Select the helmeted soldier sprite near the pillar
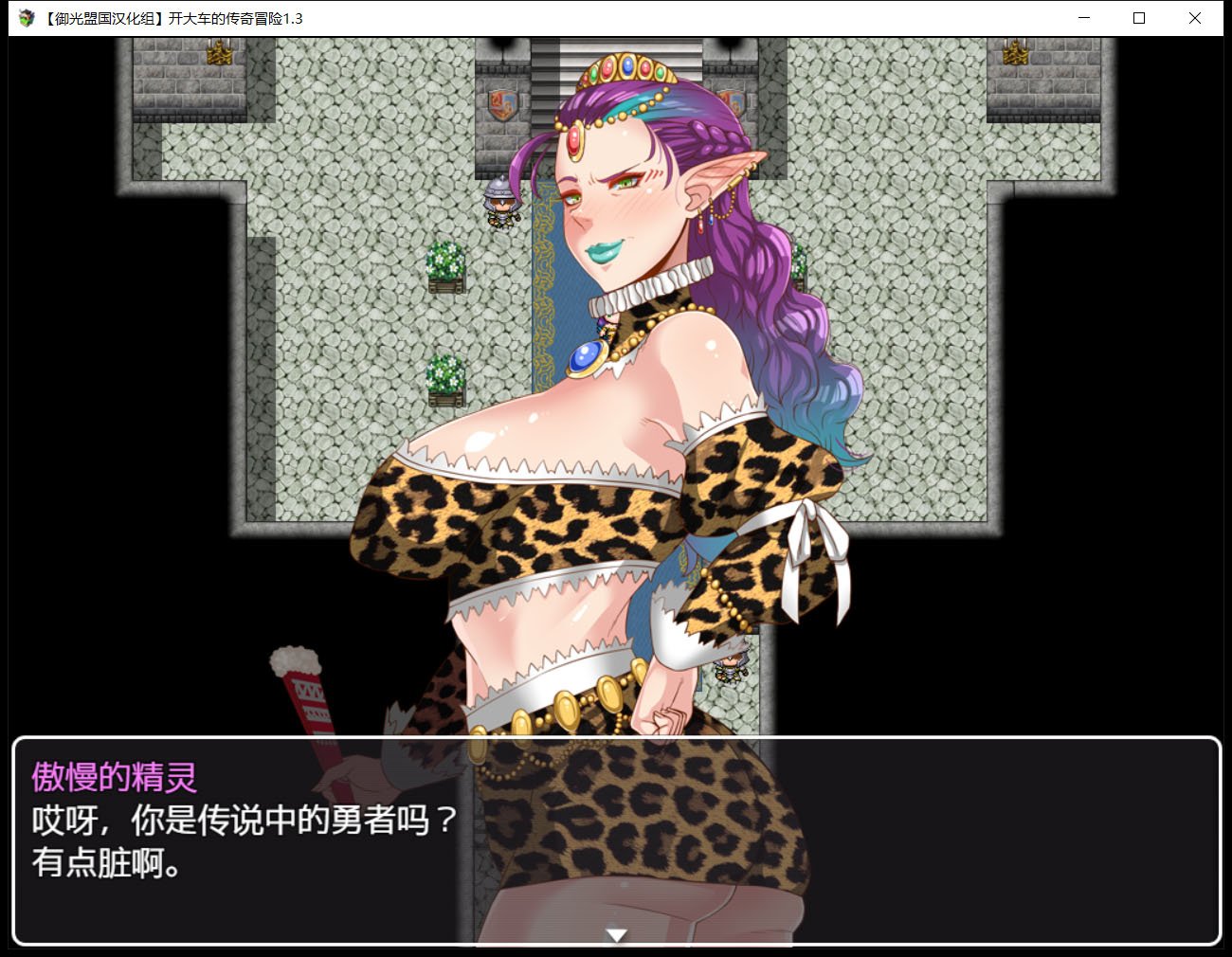Viewport: 1232px width, 957px height. point(500,204)
